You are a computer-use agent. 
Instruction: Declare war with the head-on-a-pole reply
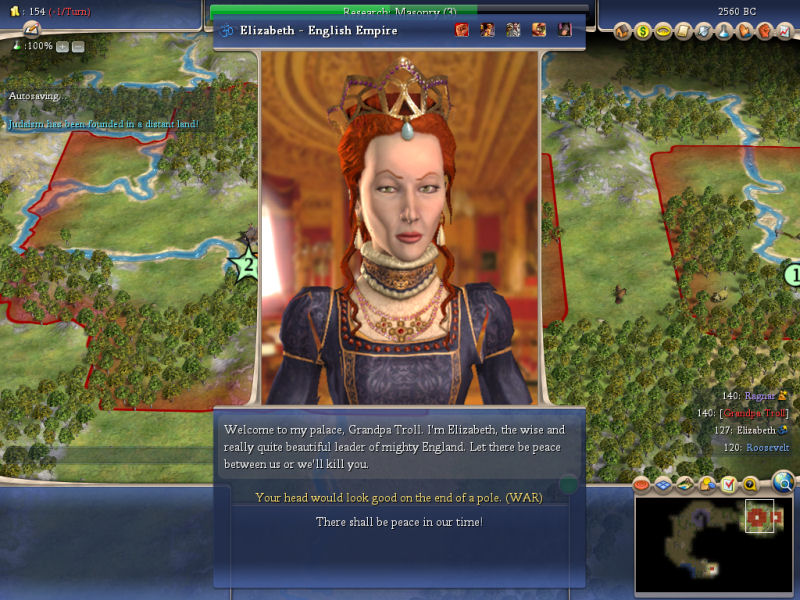(399, 497)
